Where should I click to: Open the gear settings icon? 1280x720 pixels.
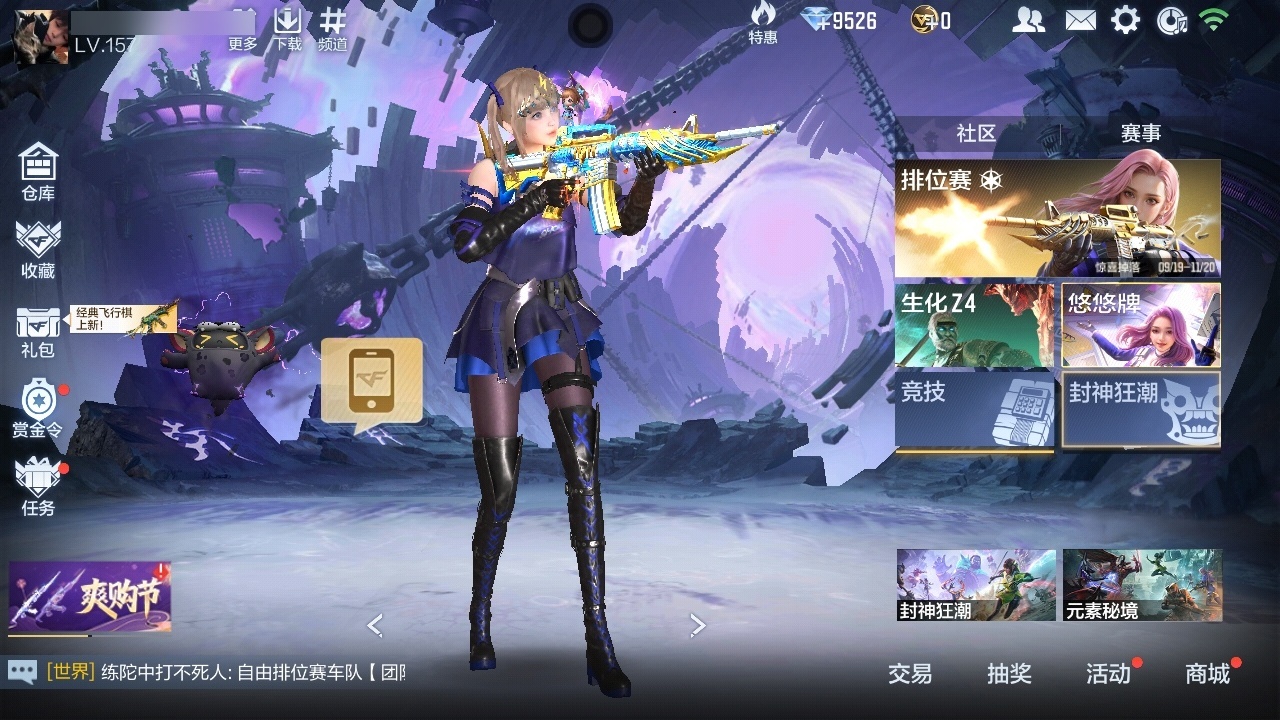click(1125, 20)
